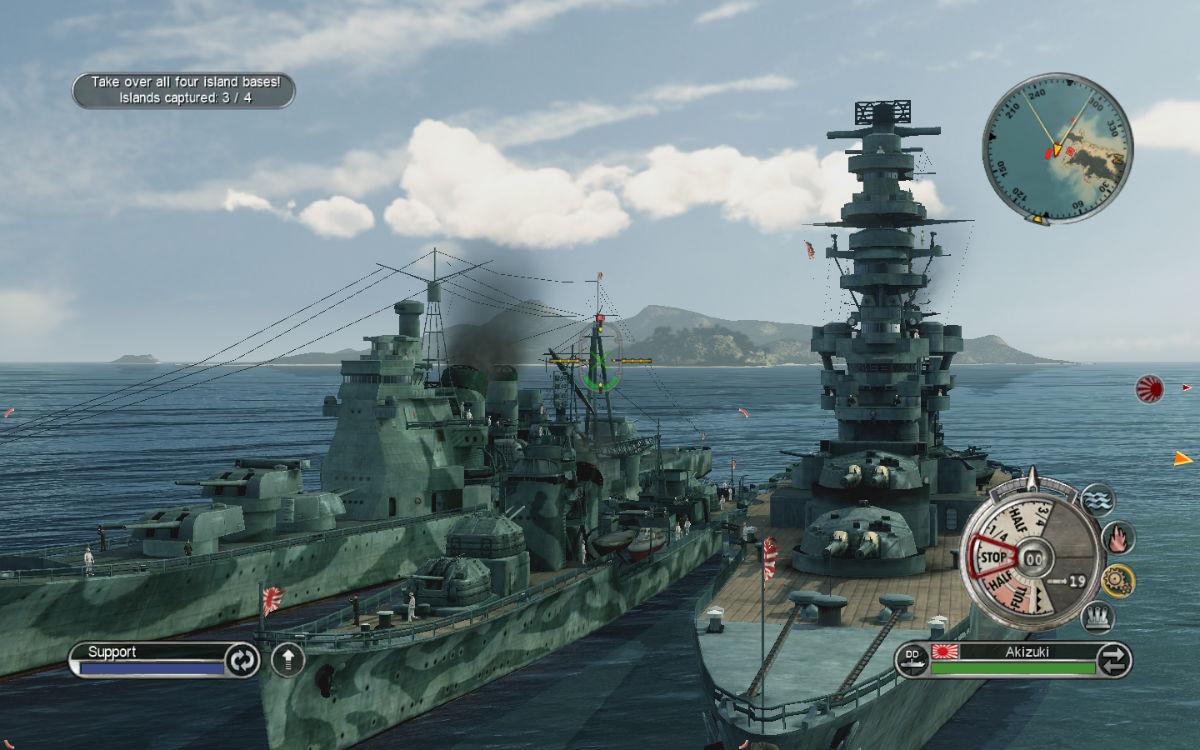Activate the fire extinguishing repair icon
Viewport: 1200px width, 750px height.
[1118, 538]
